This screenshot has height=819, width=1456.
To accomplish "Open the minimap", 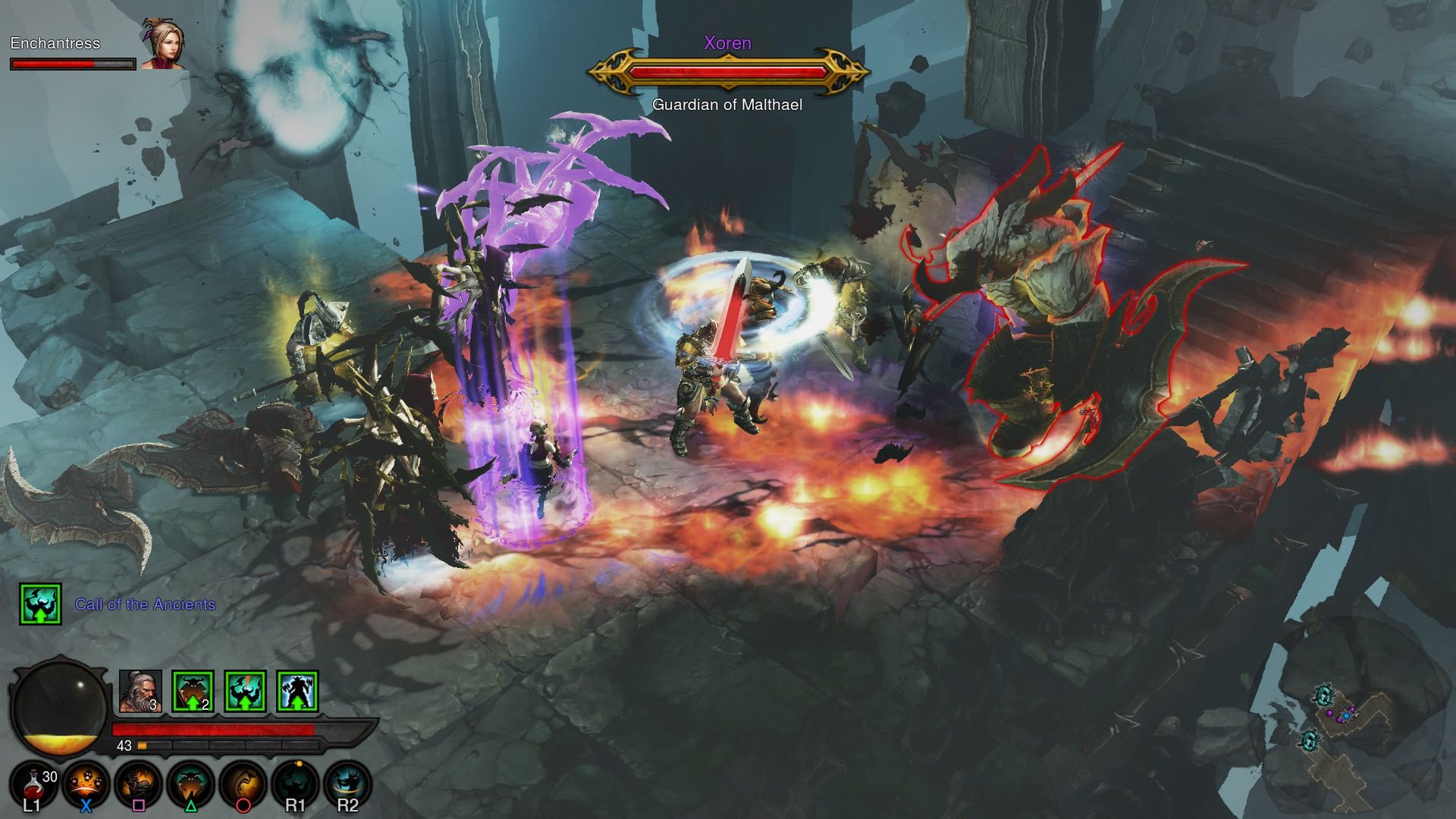I will click(1348, 719).
